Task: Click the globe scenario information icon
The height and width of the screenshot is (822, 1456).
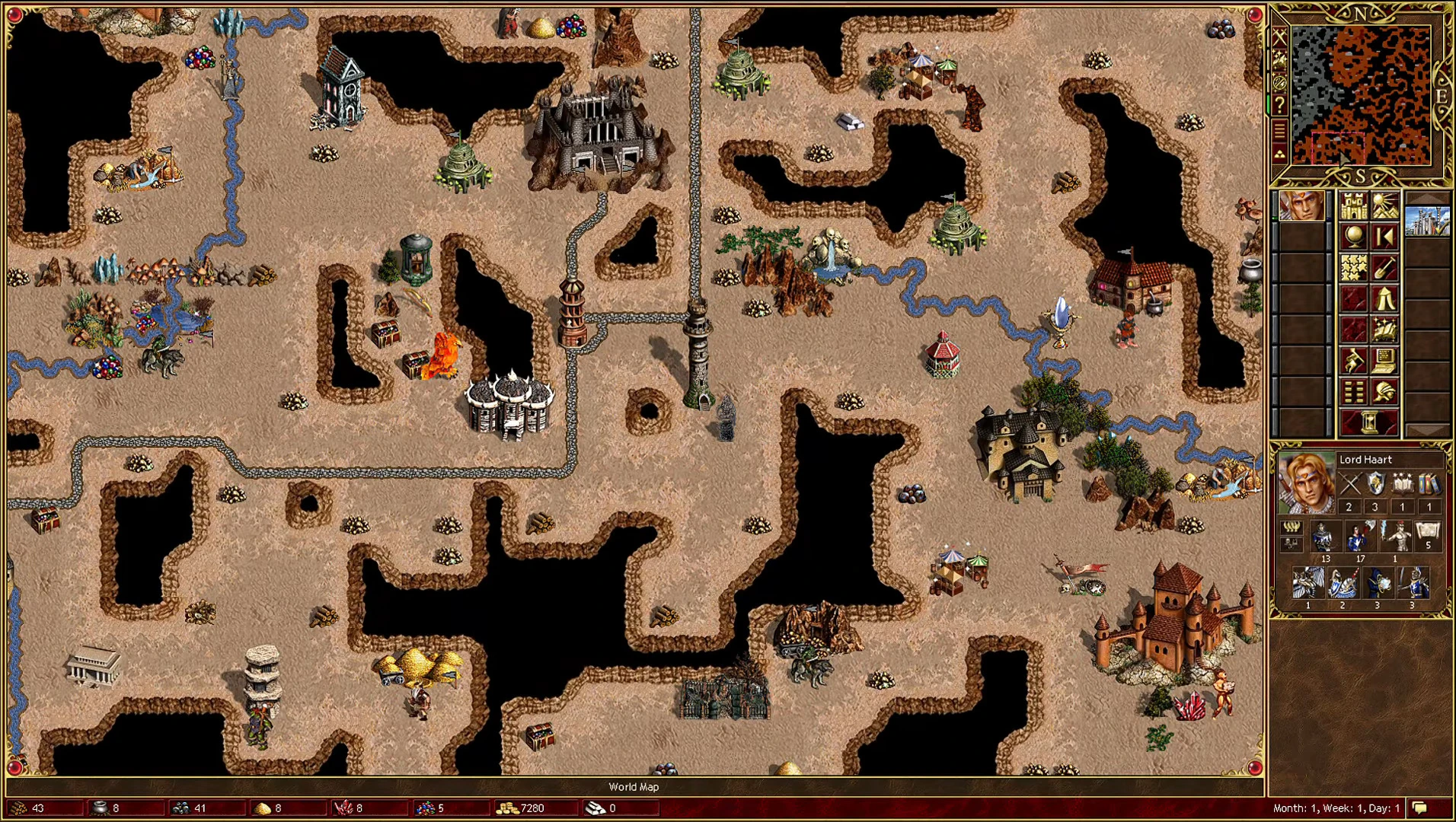Action: [x=1355, y=237]
